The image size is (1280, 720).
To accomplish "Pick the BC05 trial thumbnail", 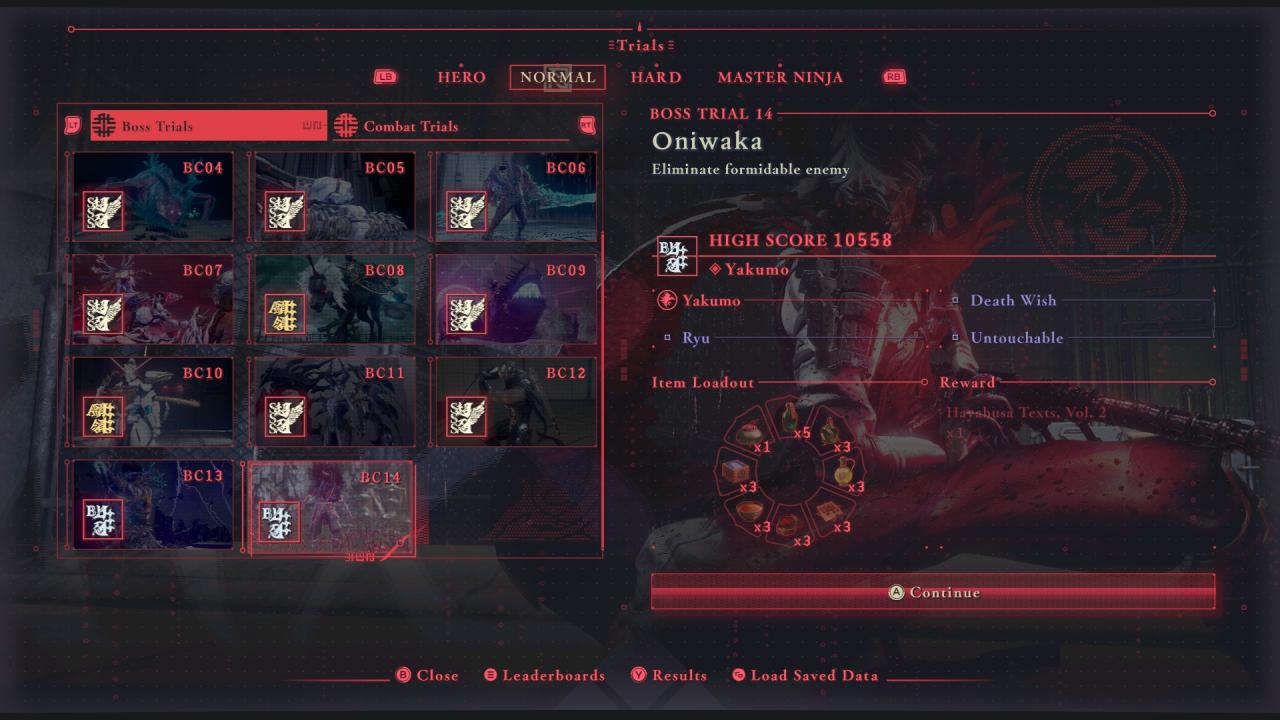I will pos(334,197).
